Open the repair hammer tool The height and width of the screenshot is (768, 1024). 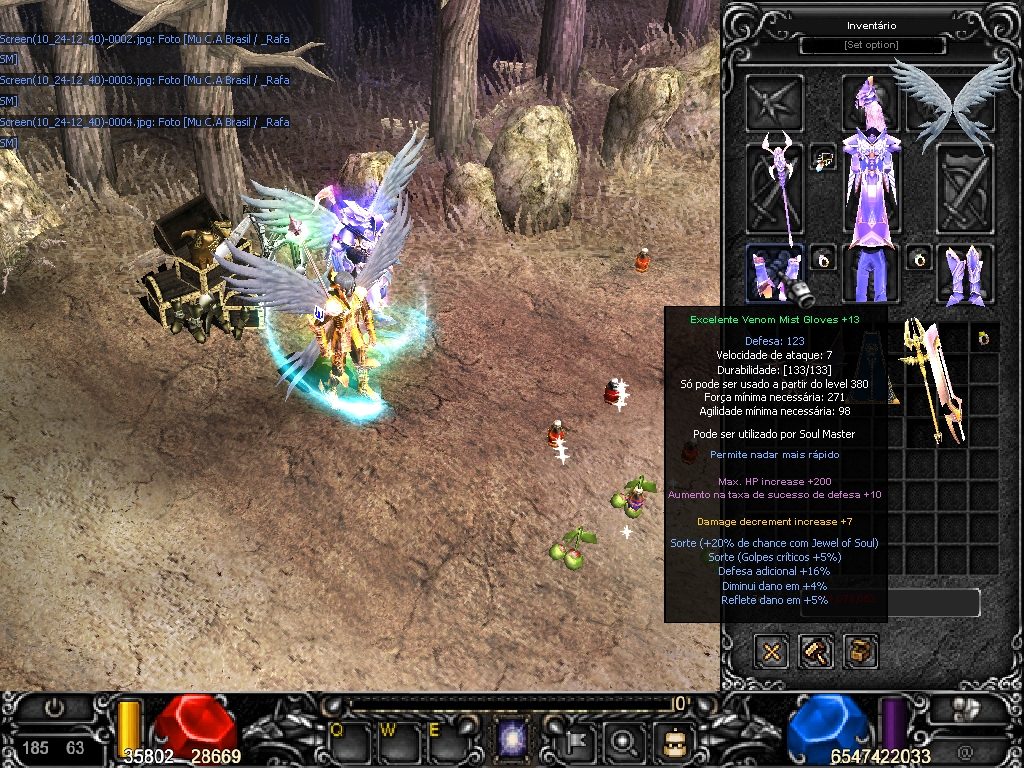point(816,652)
